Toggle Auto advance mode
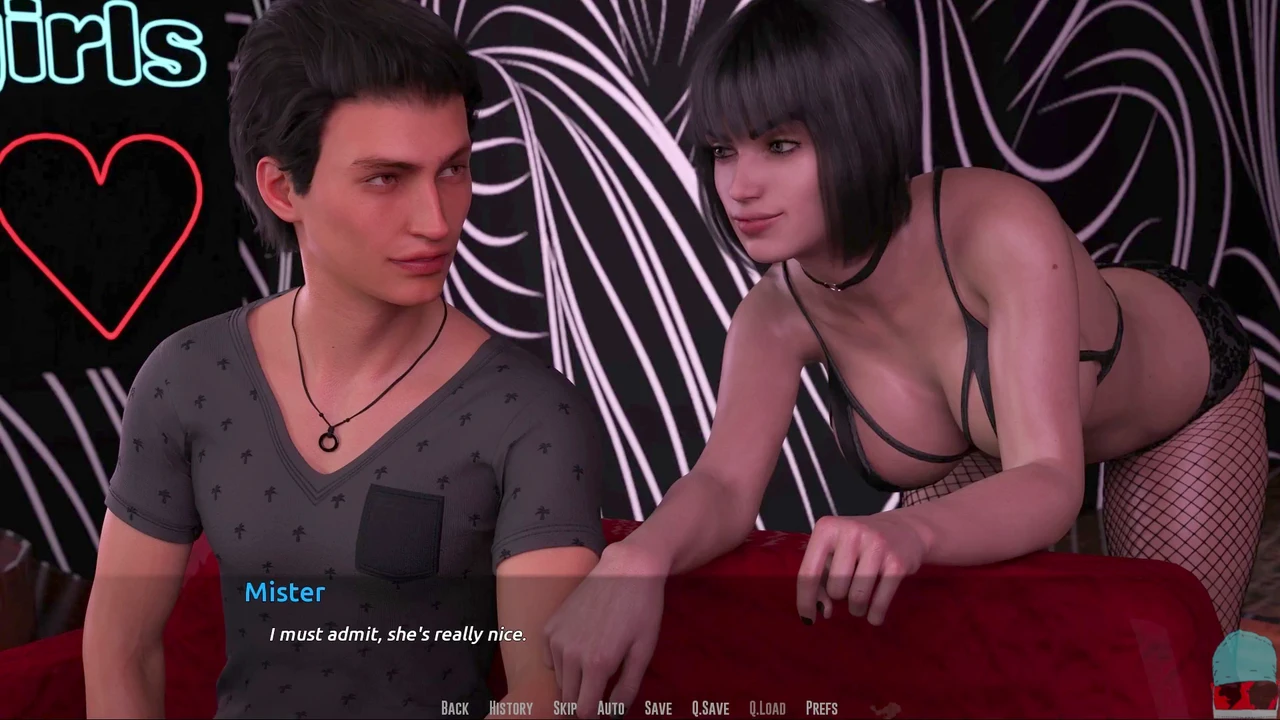 point(610,708)
